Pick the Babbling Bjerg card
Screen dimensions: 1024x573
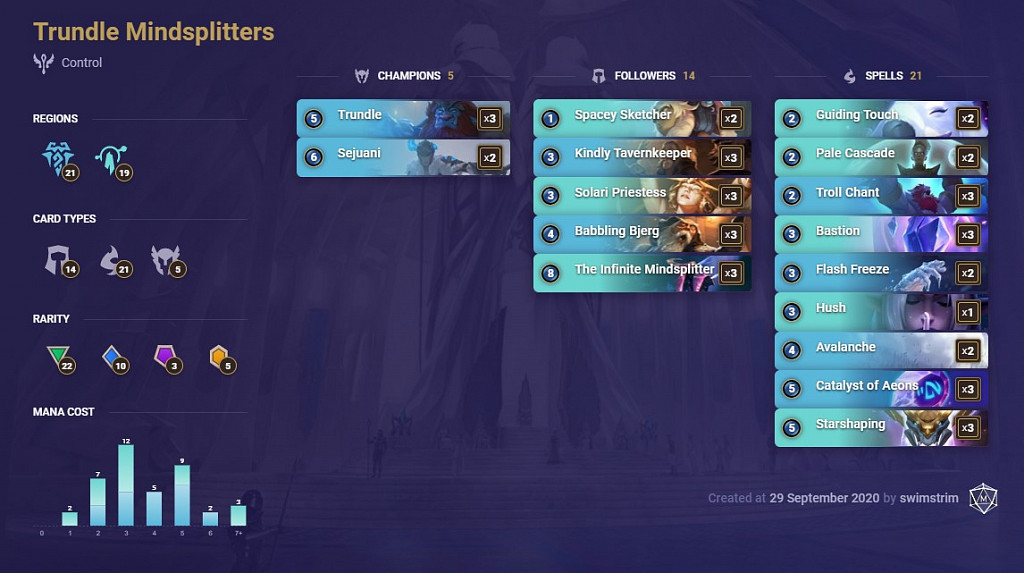[641, 234]
